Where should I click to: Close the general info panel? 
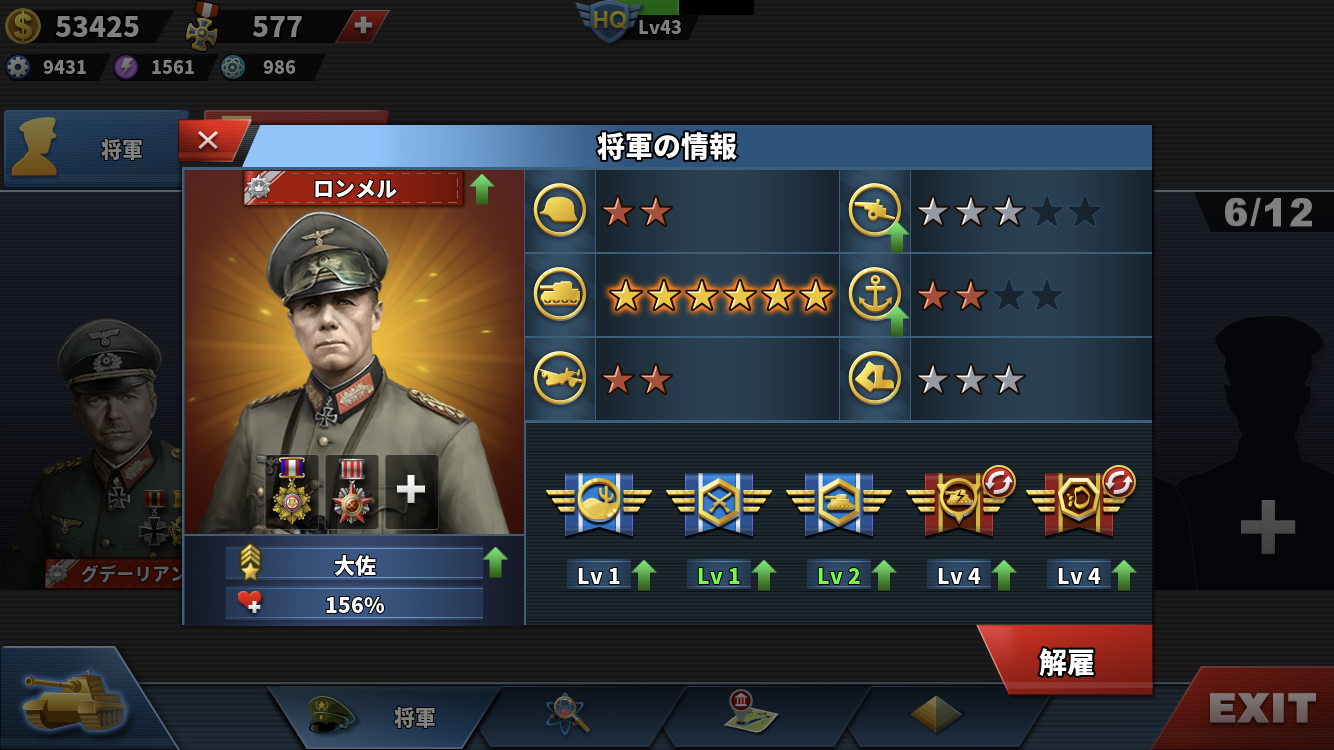(208, 141)
